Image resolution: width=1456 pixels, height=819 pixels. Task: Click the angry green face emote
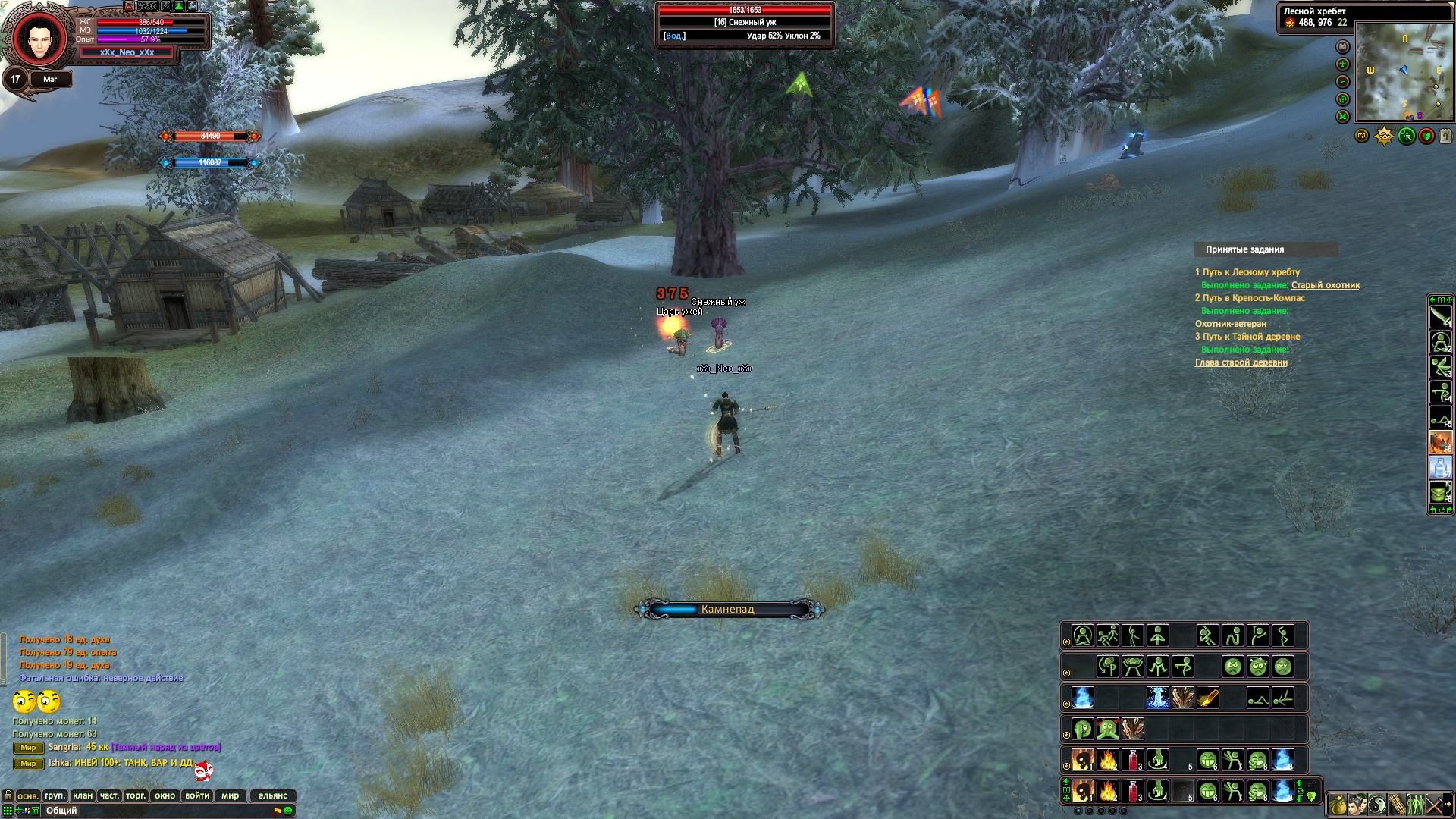tap(1233, 667)
